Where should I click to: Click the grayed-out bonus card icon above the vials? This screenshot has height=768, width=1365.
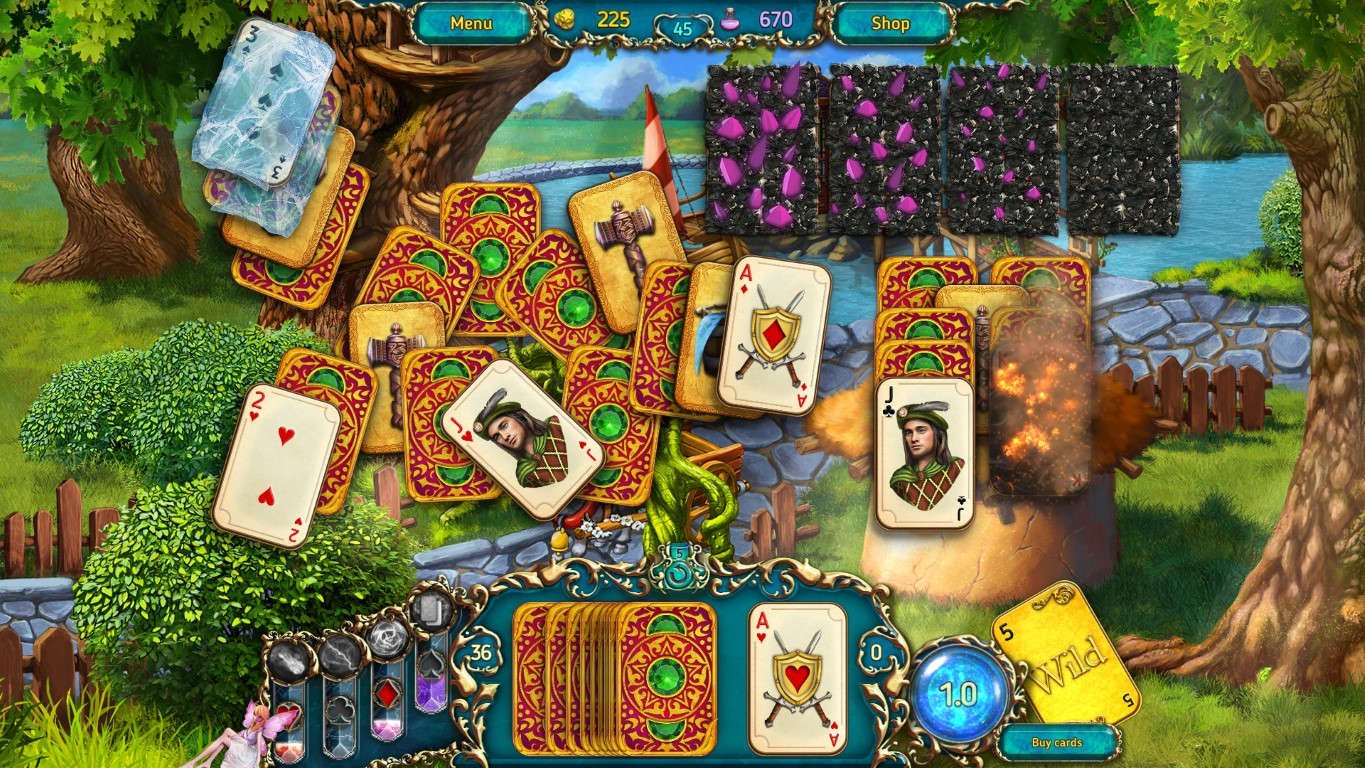coord(430,610)
